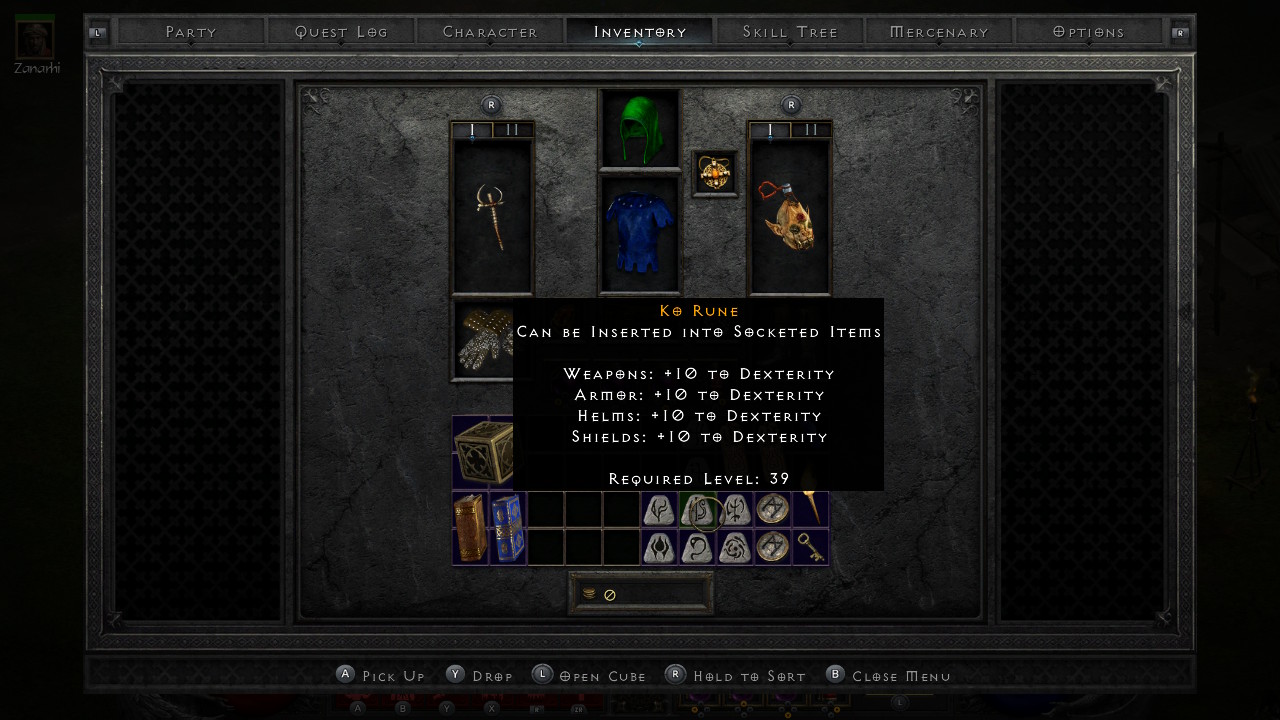The image size is (1280, 720).
Task: Select the blue body armor slot
Action: tap(639, 233)
